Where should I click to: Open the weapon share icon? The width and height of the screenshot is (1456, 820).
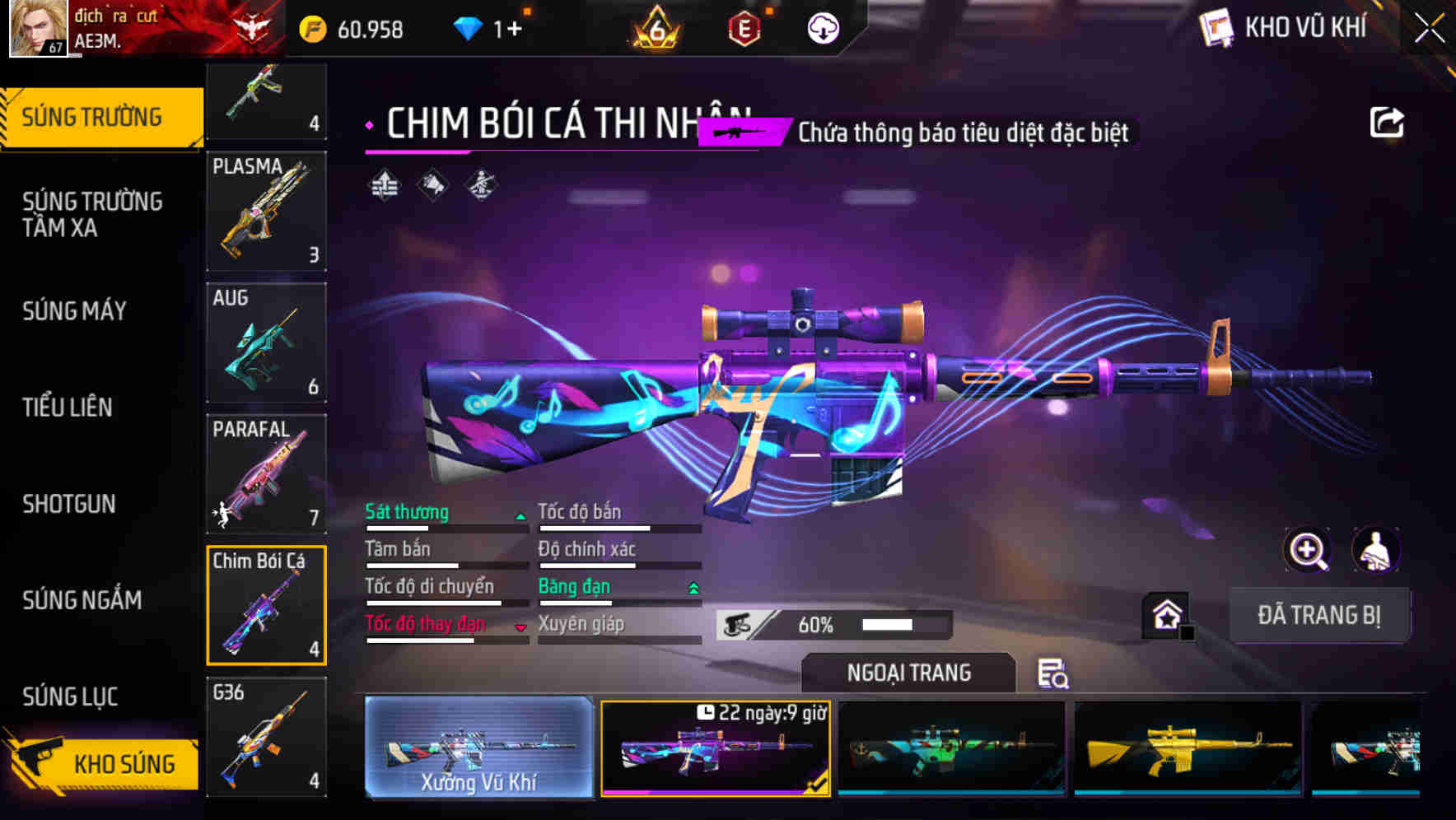[1388, 122]
